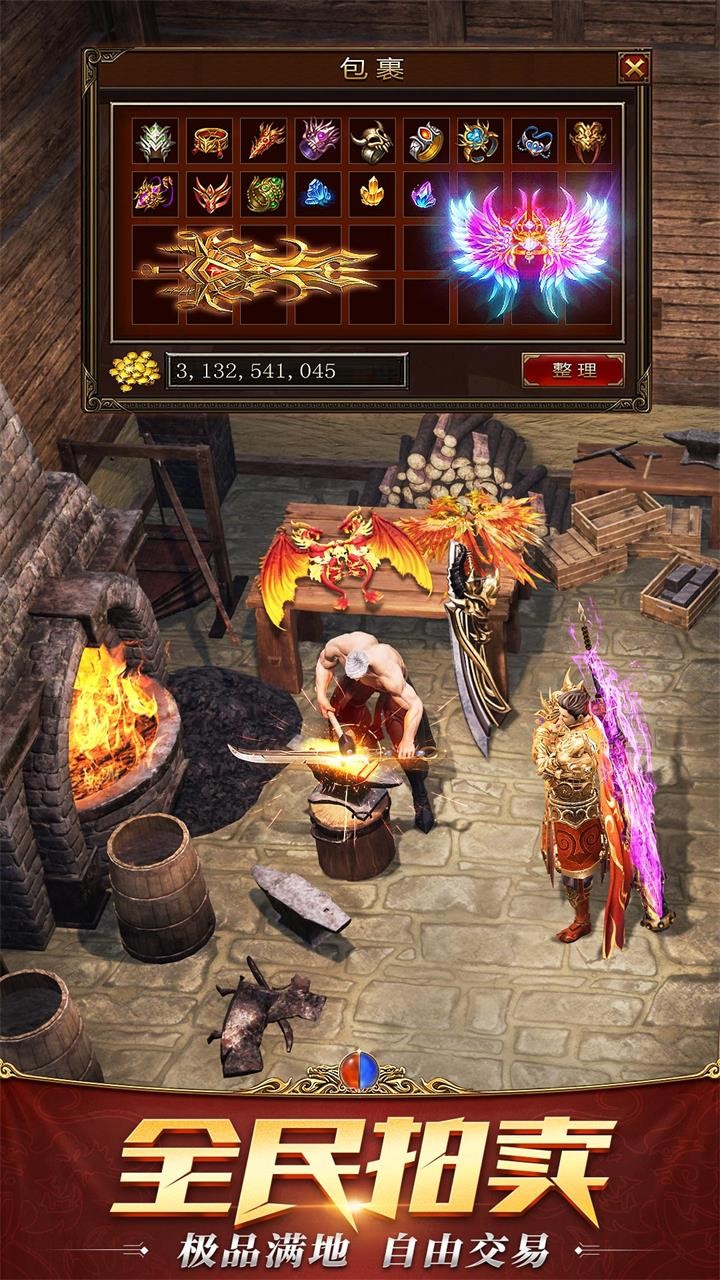Screen dimensions: 720x1280
Task: Select the horned skull ring
Action: coord(372,140)
